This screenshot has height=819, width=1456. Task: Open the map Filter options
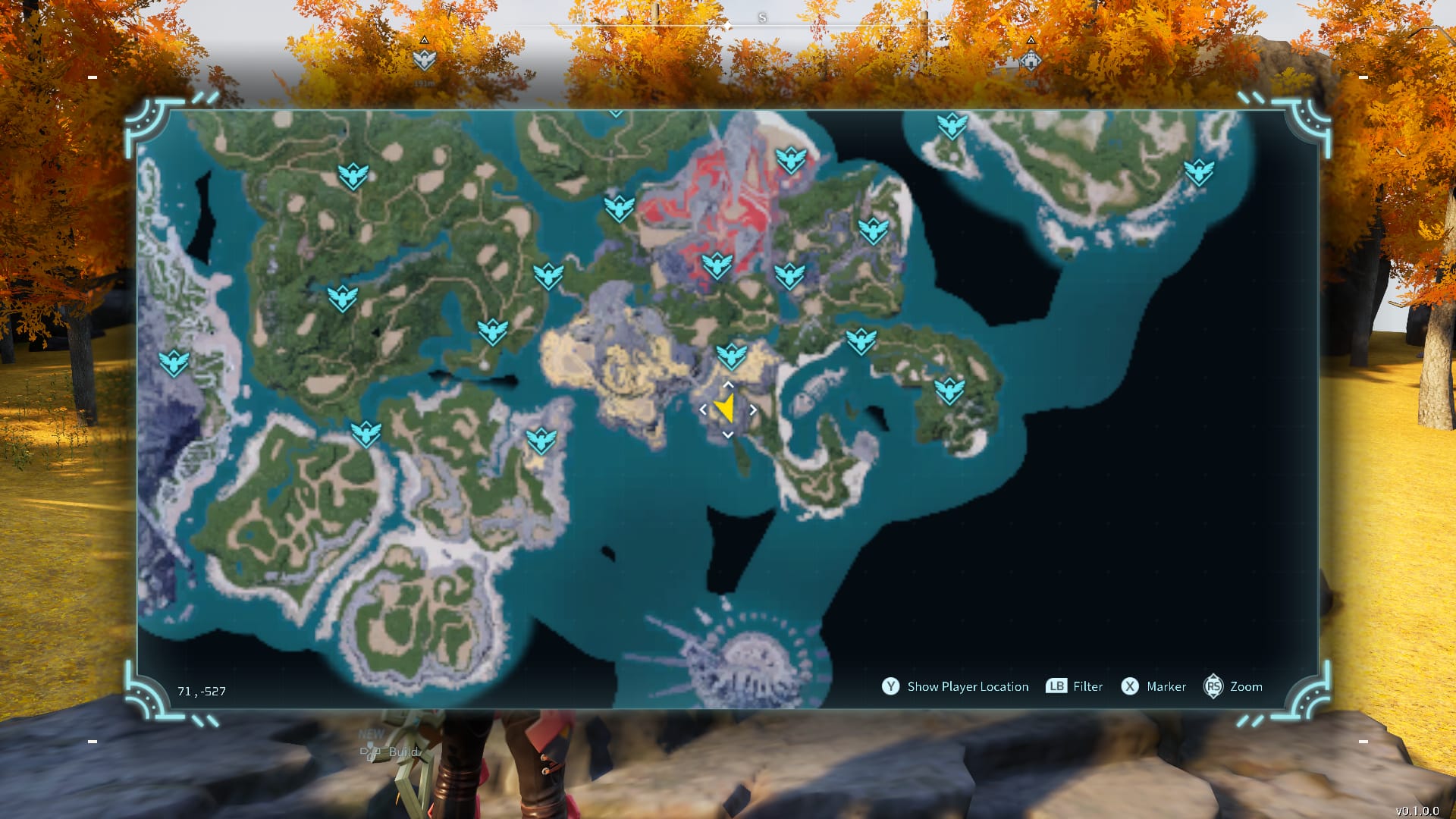[1087, 686]
